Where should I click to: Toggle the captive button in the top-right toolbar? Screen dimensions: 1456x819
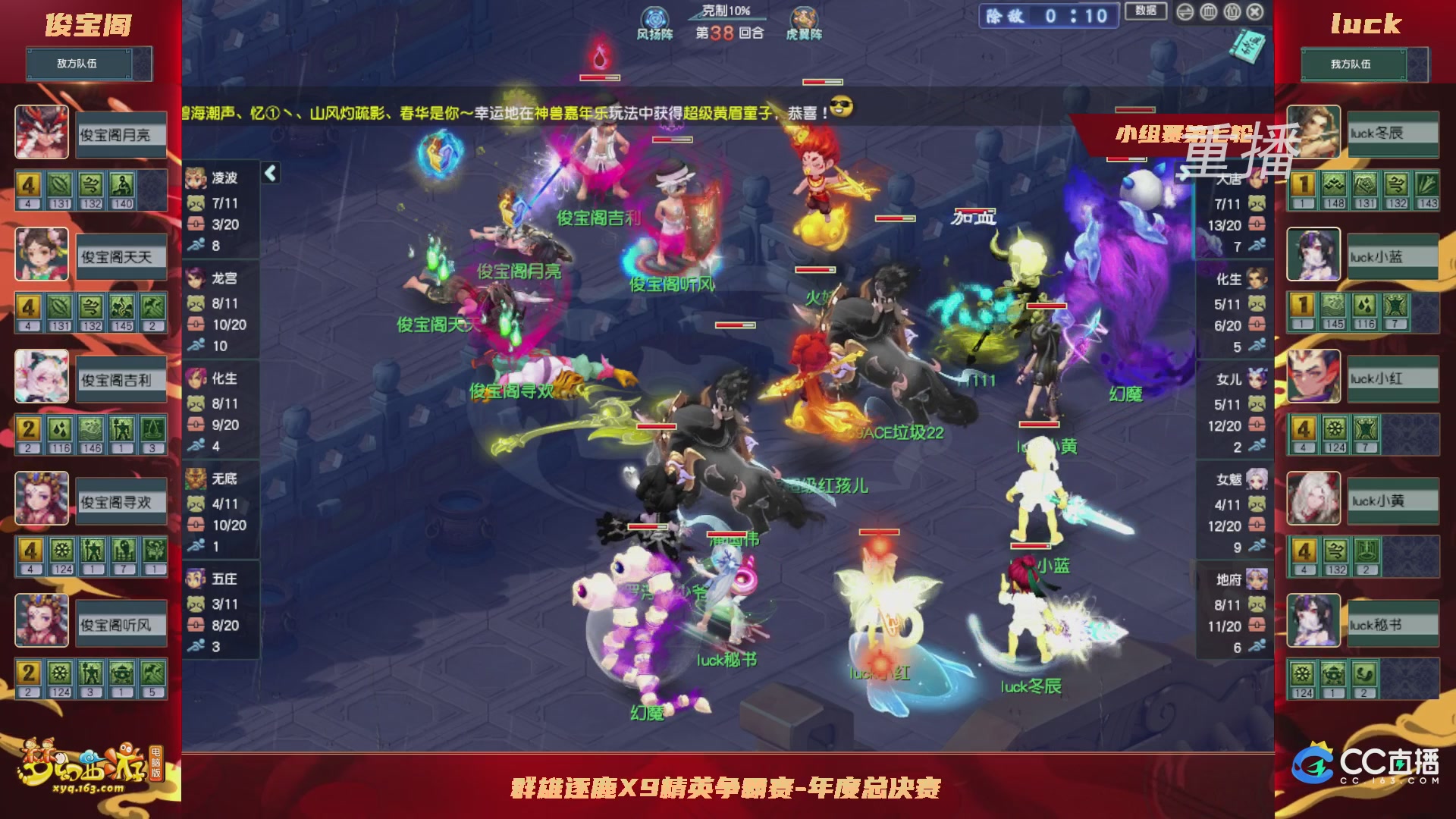click(x=1232, y=12)
